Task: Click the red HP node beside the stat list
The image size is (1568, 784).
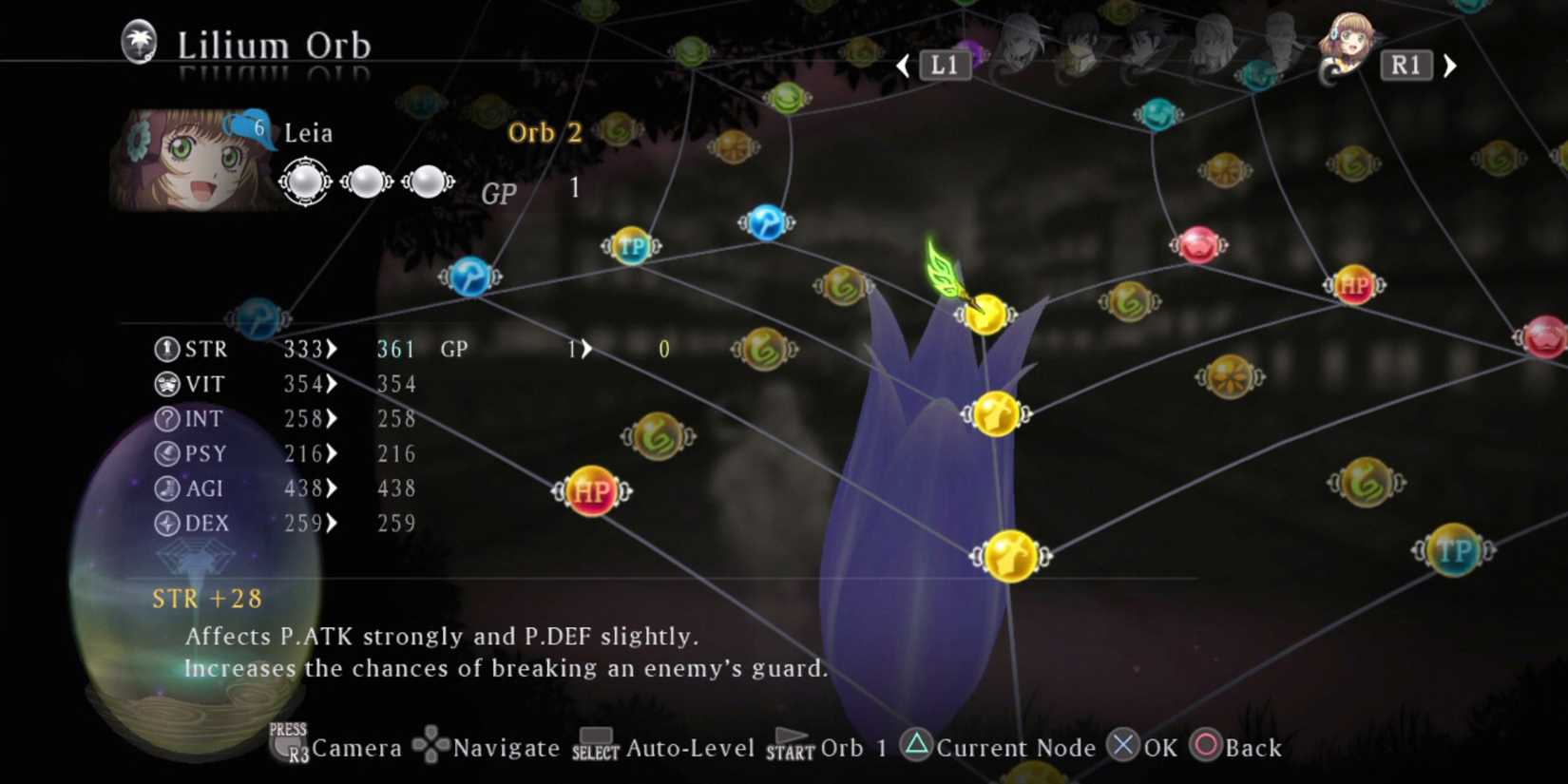Action: [591, 492]
